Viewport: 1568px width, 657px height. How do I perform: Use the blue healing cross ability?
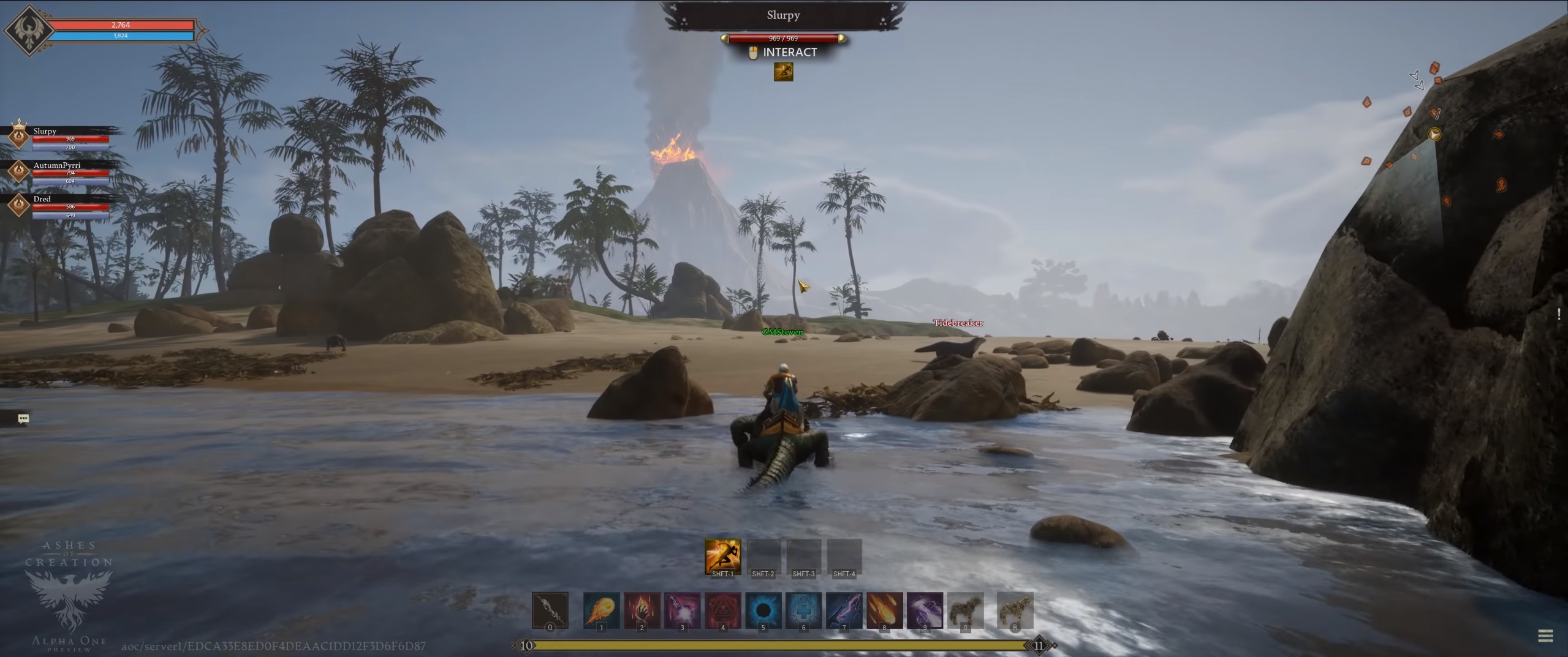tap(803, 609)
